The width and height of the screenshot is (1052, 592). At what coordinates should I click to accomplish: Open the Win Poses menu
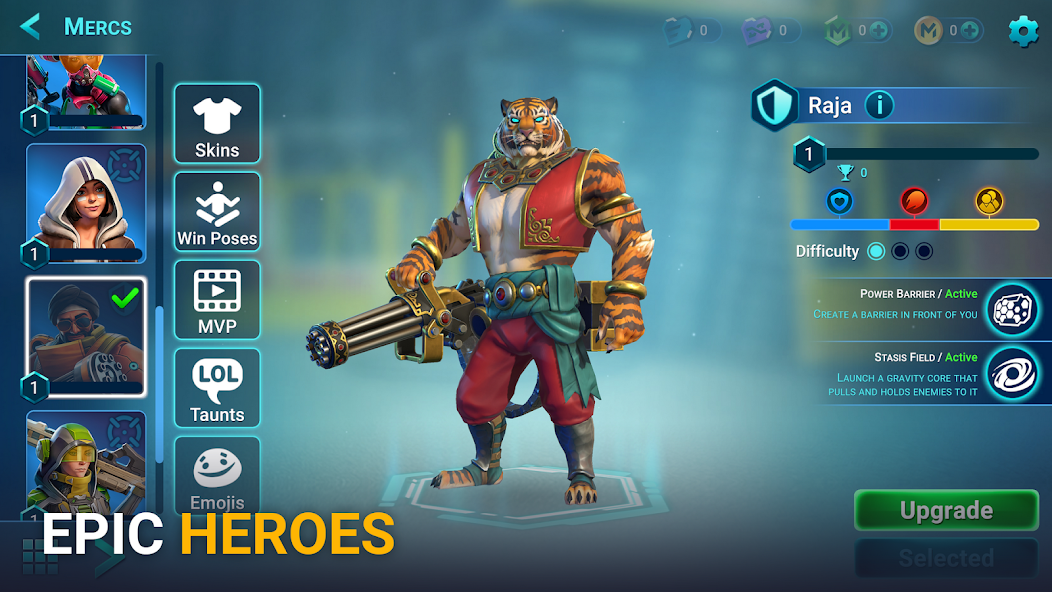[x=217, y=212]
